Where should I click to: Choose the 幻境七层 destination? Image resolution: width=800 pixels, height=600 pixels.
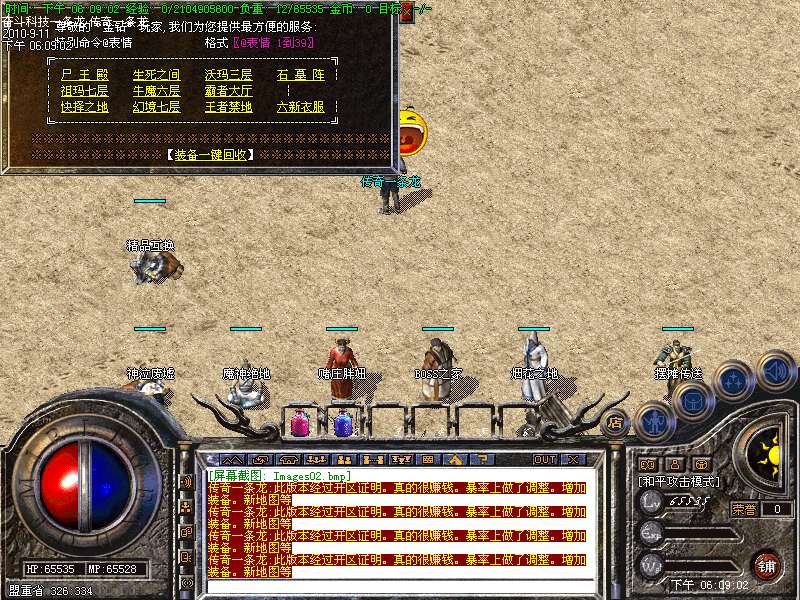tap(156, 107)
